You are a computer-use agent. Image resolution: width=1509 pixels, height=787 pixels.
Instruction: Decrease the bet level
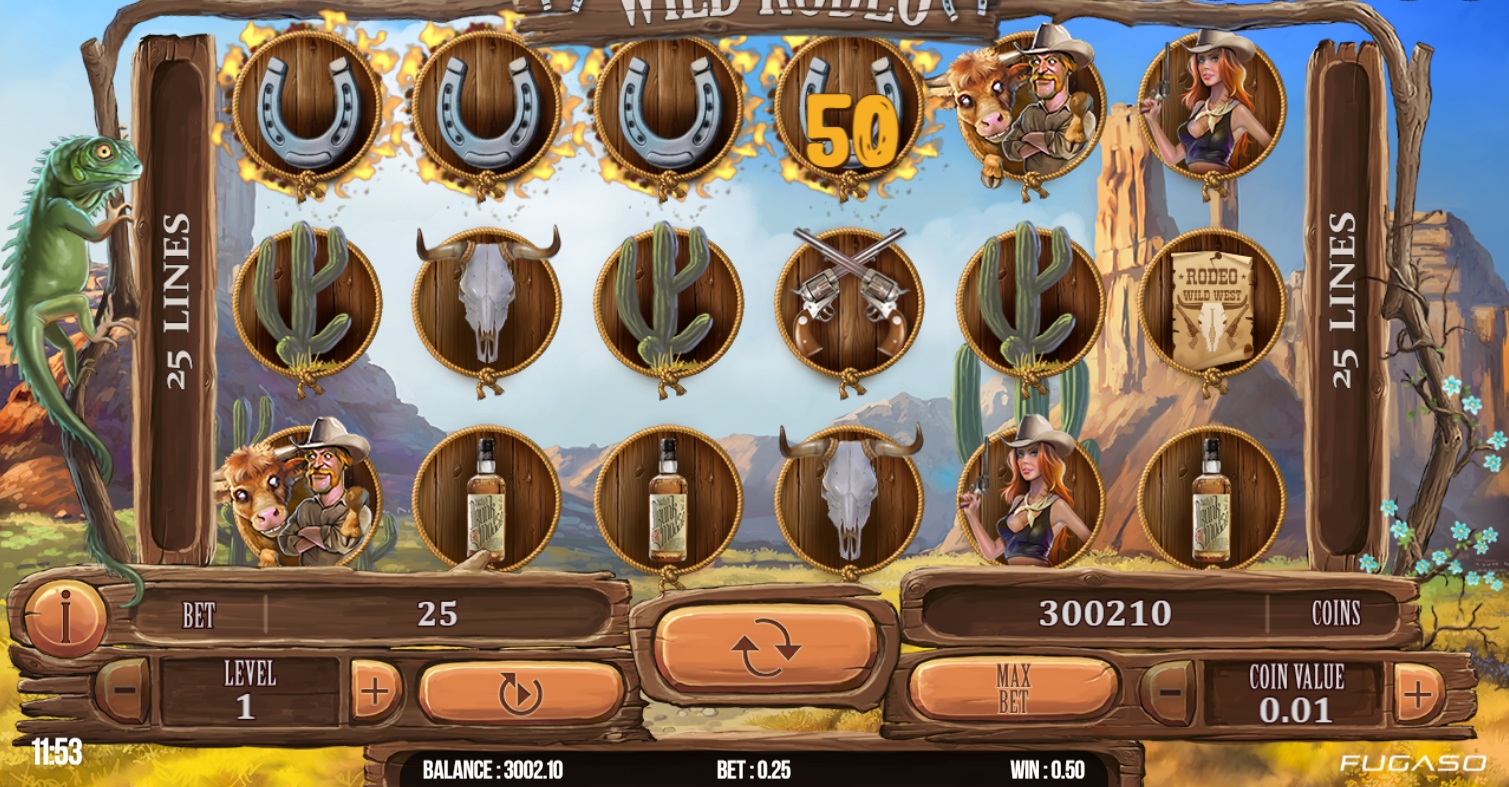click(124, 690)
